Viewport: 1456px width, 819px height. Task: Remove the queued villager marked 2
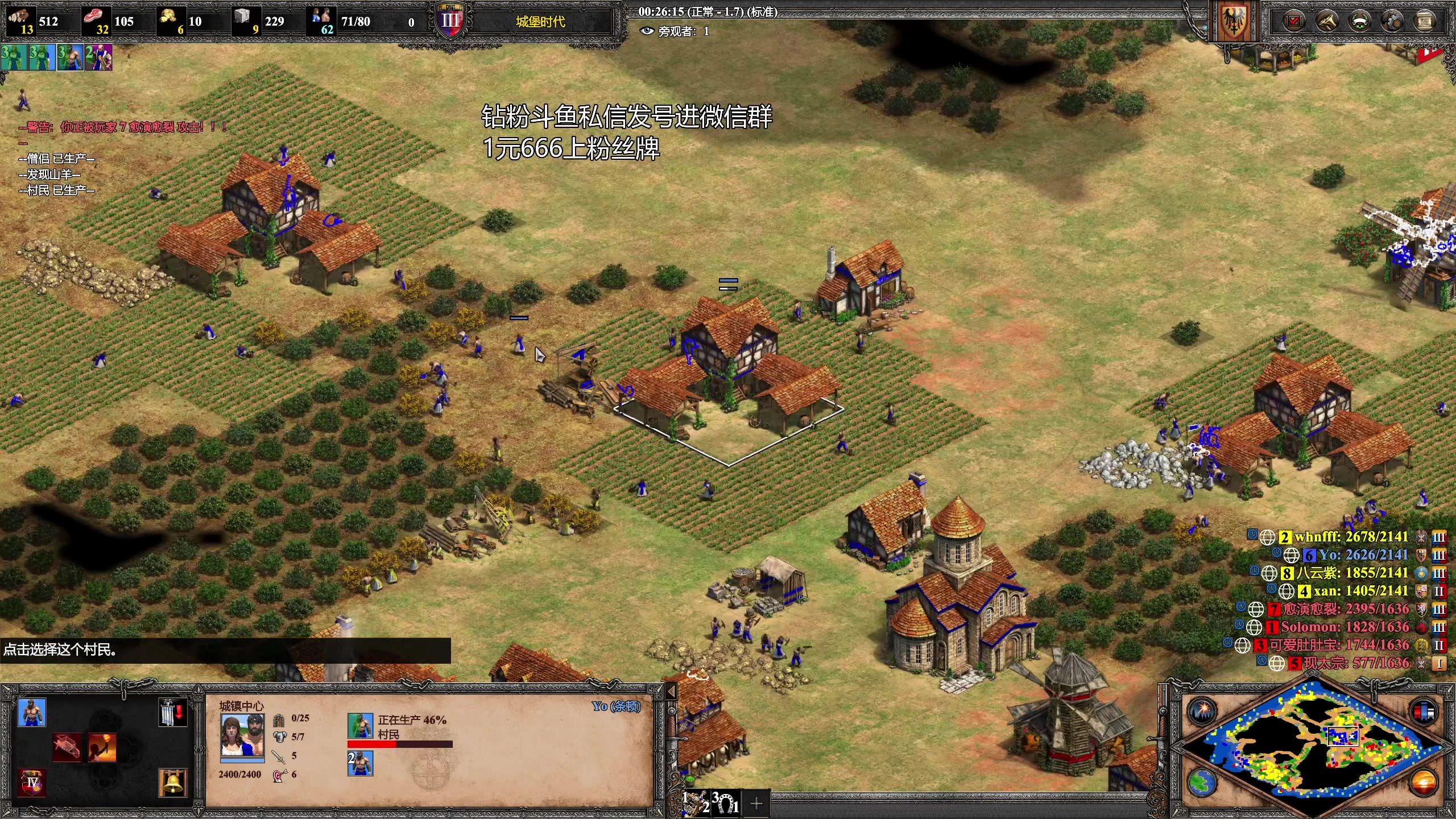[360, 763]
